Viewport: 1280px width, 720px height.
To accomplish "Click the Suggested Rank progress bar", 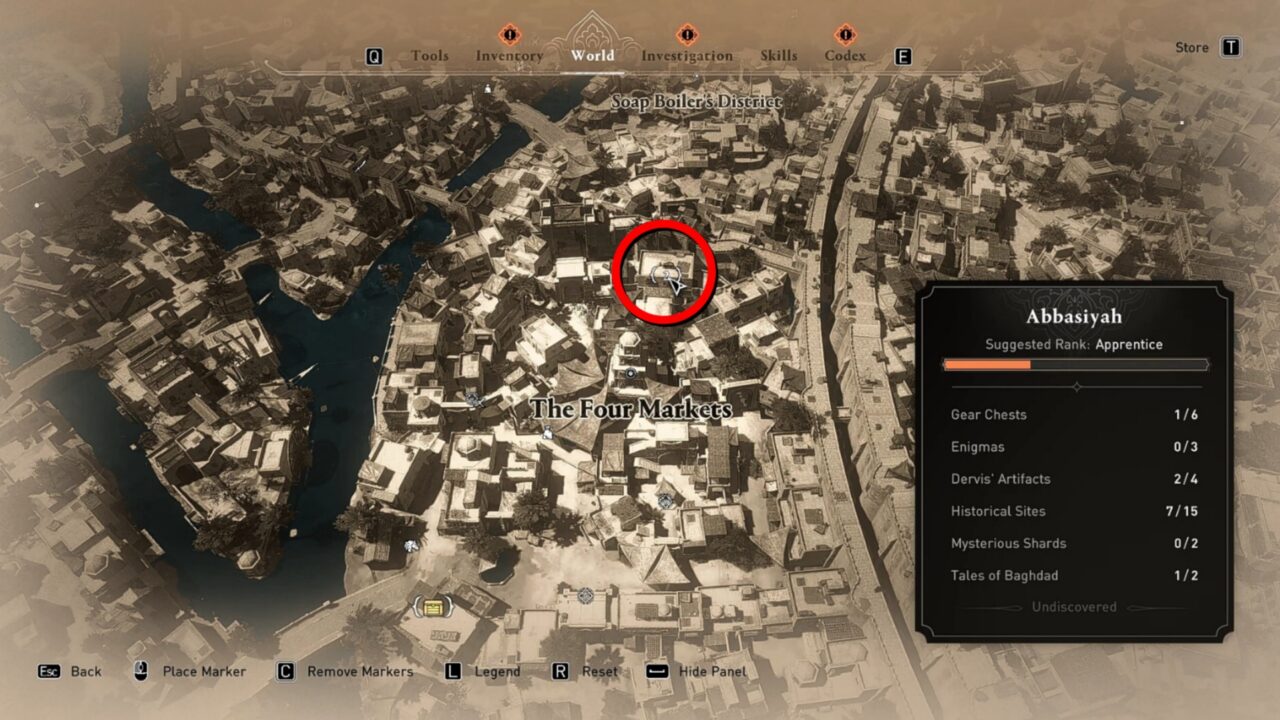I will tap(1075, 365).
